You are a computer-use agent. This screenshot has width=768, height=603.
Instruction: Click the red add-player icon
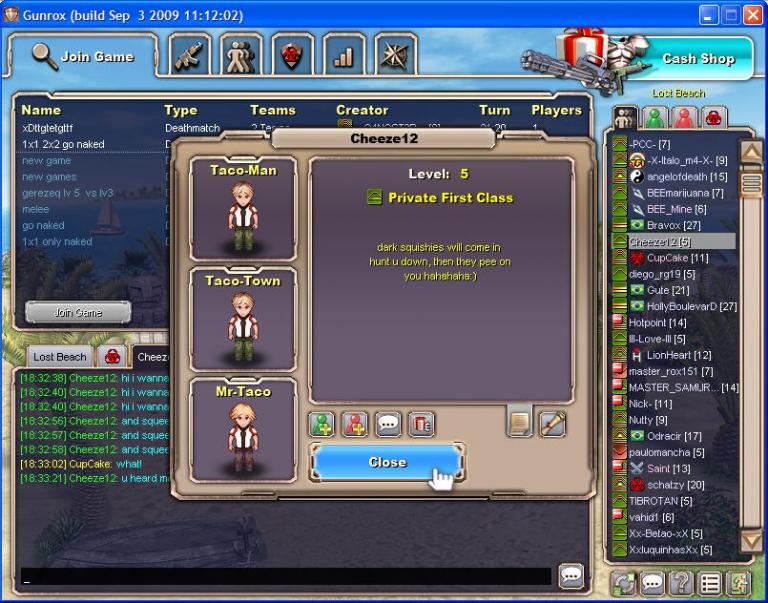(x=355, y=424)
